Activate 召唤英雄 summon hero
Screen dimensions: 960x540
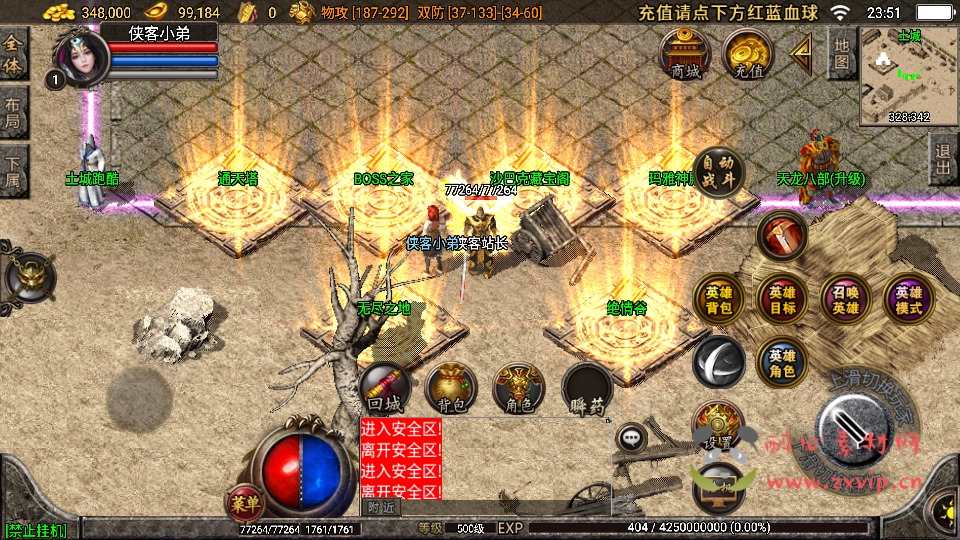coord(845,299)
